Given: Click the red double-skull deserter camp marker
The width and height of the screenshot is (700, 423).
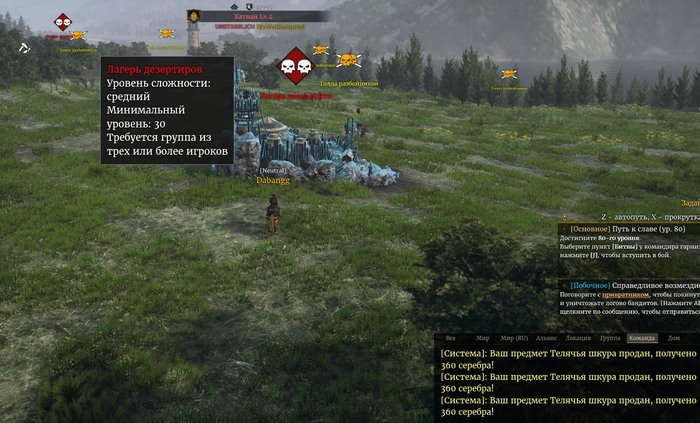Looking at the screenshot, I should (x=295, y=66).
